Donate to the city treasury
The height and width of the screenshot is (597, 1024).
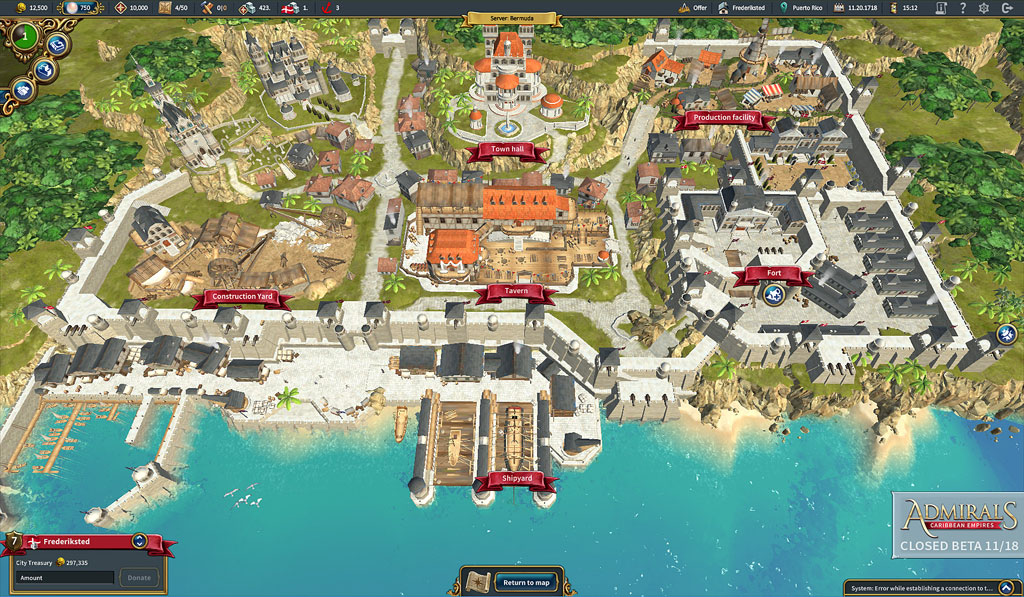coord(139,577)
